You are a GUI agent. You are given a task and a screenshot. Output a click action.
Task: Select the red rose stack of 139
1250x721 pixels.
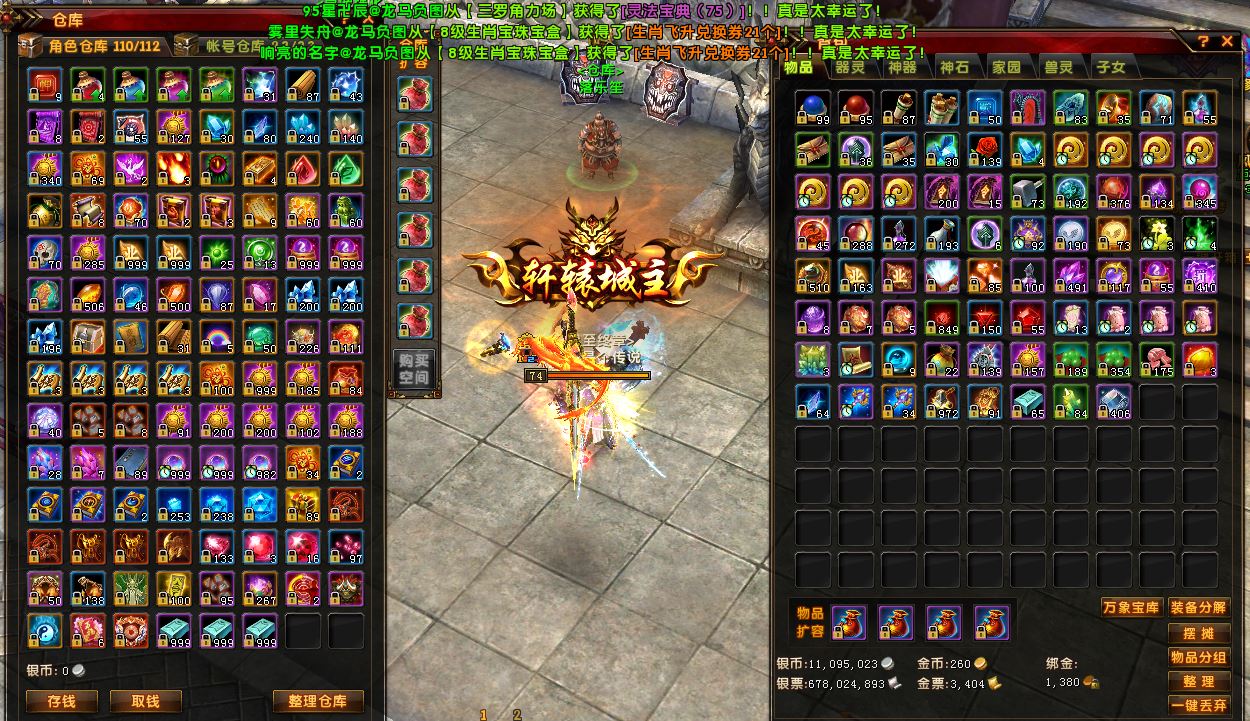coord(985,149)
